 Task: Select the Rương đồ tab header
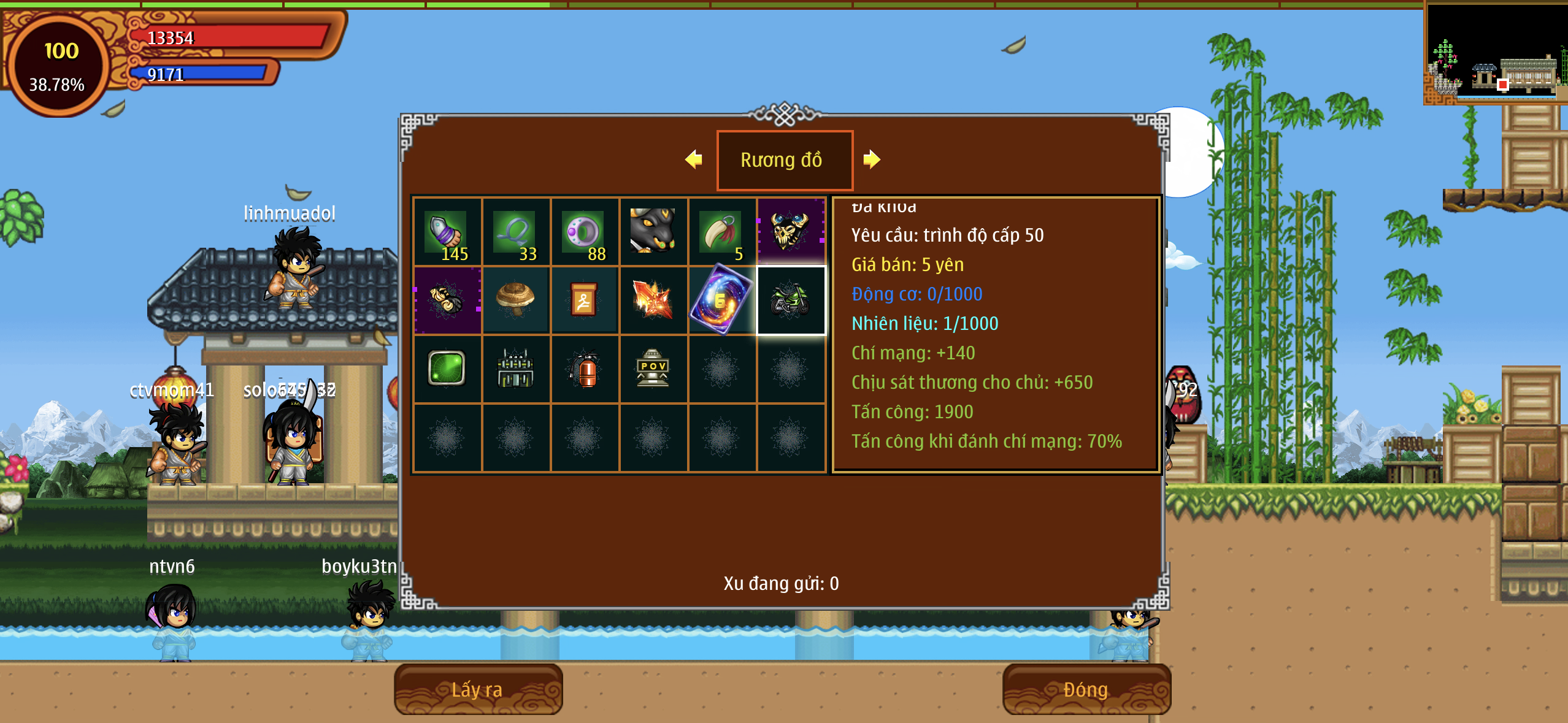784,160
